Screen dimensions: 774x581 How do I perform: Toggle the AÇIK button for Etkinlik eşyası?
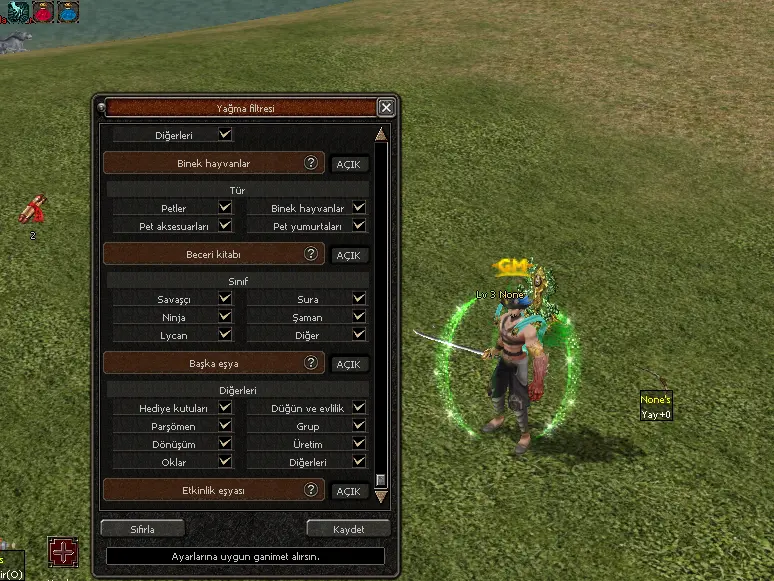348,491
